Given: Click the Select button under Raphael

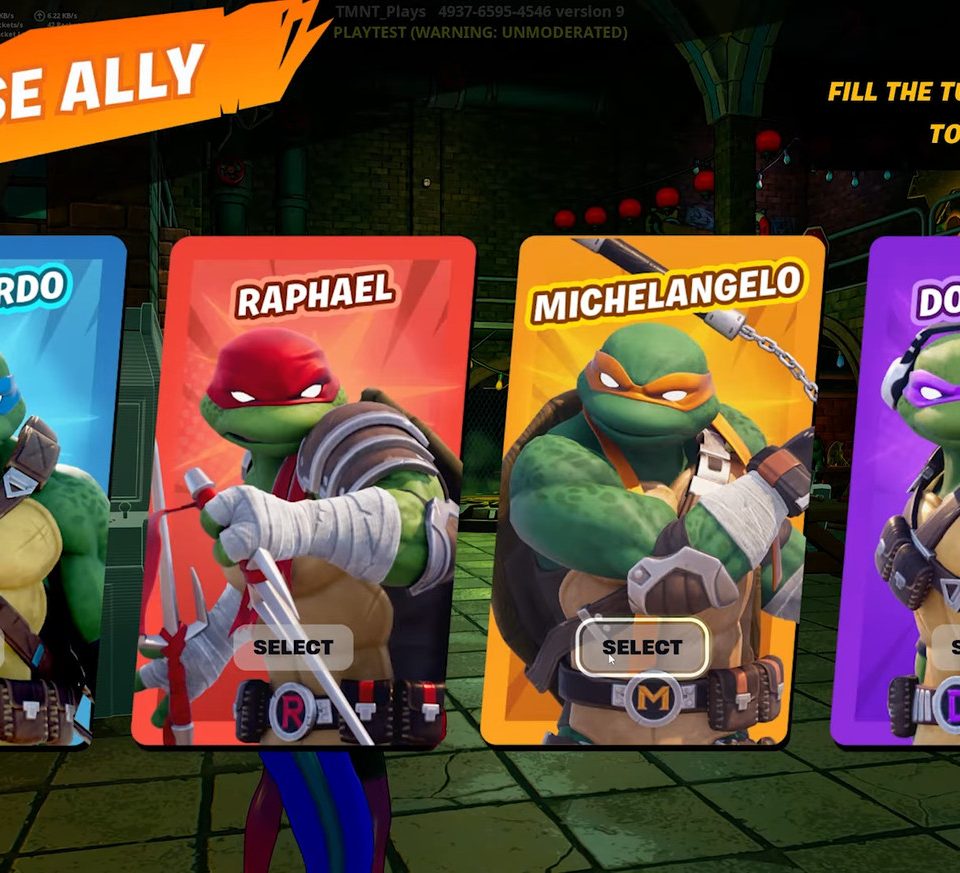Looking at the screenshot, I should click(293, 648).
